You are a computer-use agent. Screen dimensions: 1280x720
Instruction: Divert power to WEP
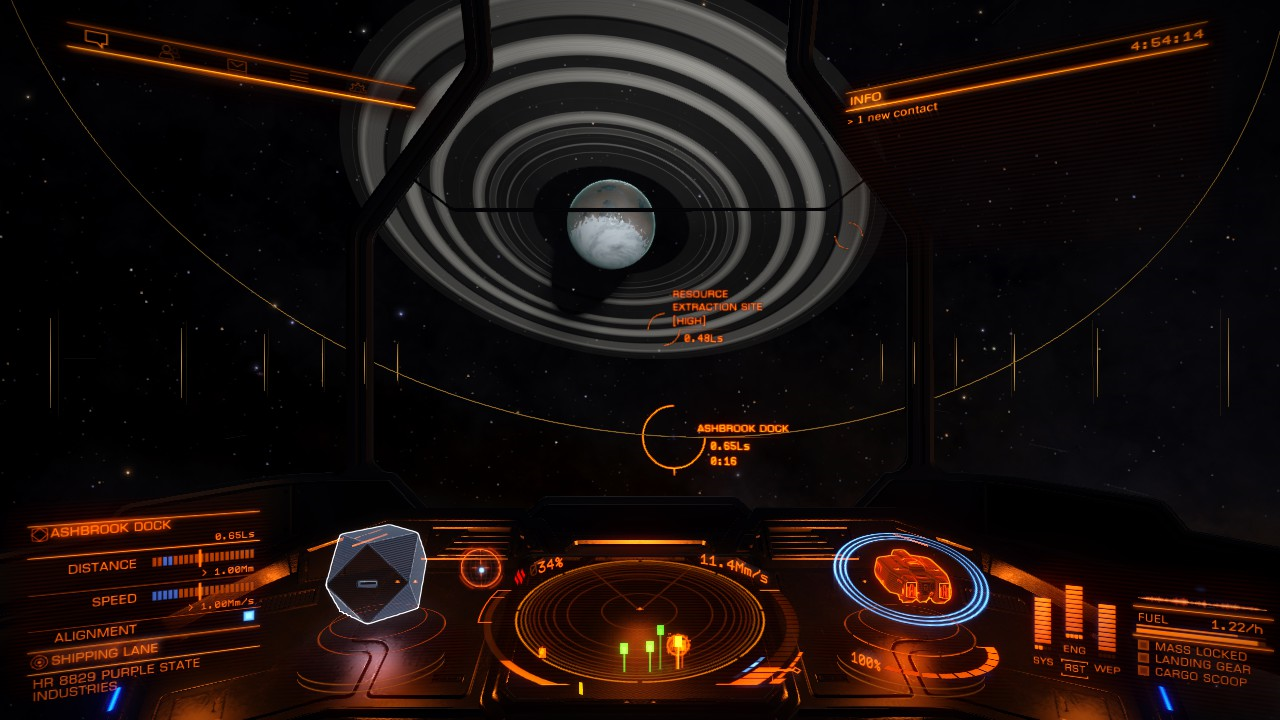[x=1106, y=668]
